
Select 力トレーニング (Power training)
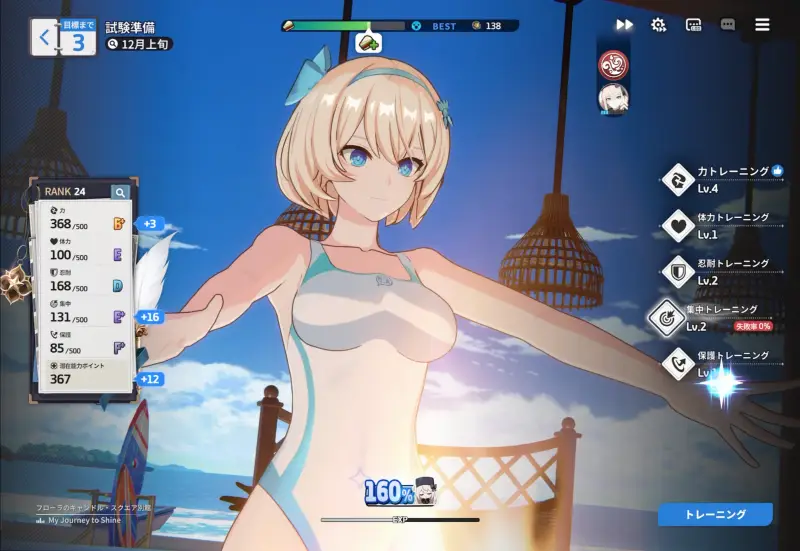pyautogui.click(x=722, y=179)
